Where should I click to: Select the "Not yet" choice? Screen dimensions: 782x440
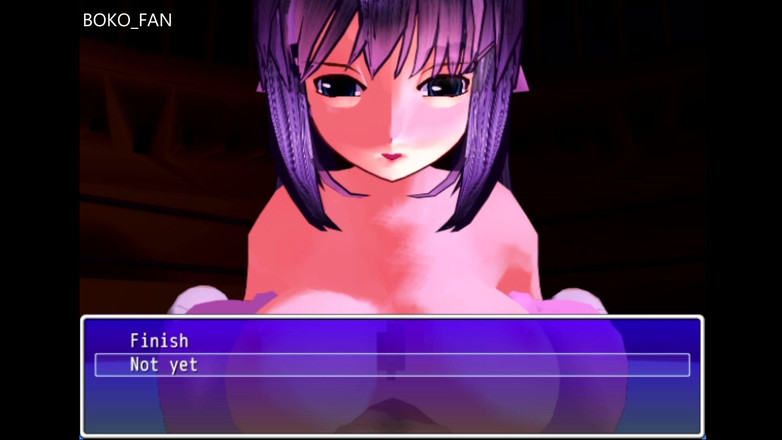pos(164,365)
